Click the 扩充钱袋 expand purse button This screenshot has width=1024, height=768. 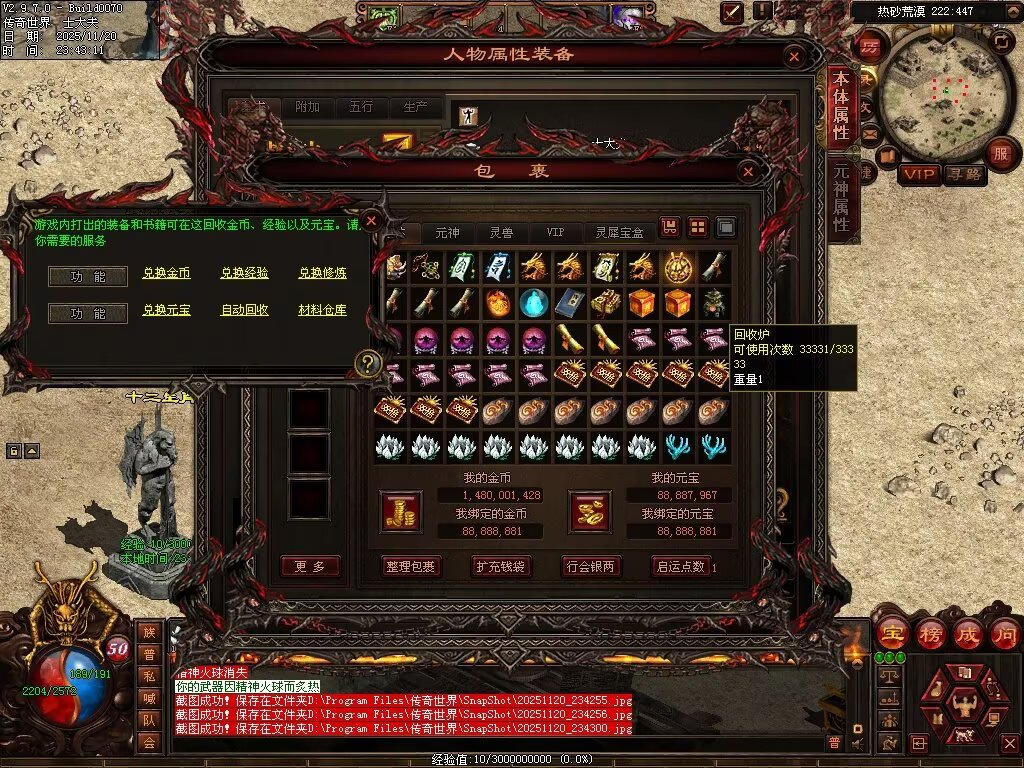500,566
